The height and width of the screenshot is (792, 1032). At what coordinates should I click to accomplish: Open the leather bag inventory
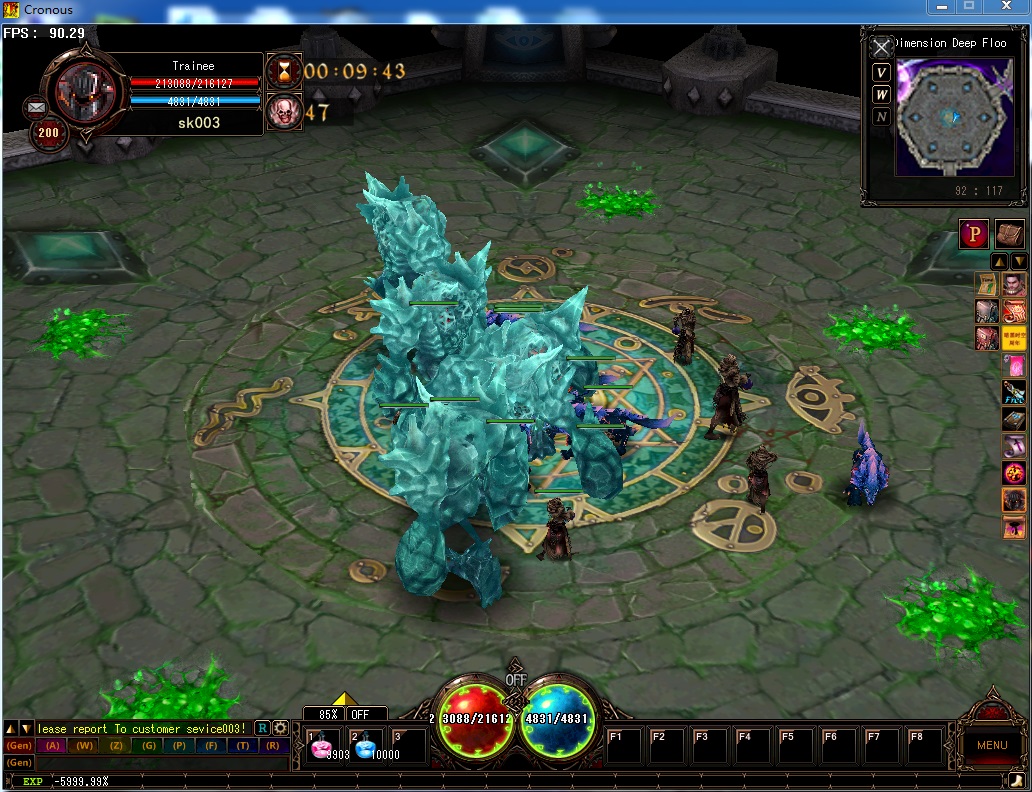[x=1010, y=233]
